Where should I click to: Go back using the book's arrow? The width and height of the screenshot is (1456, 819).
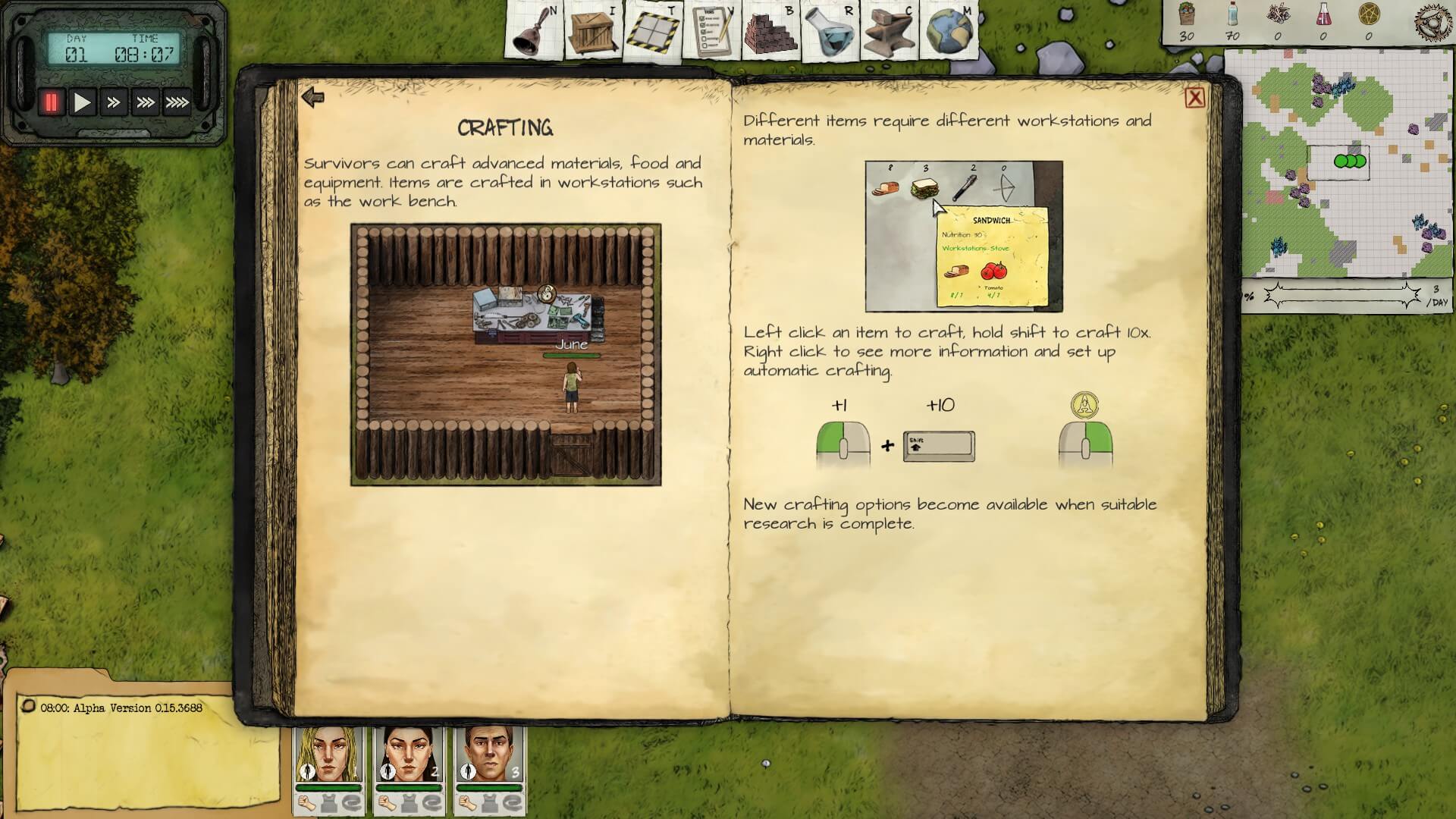tap(312, 97)
